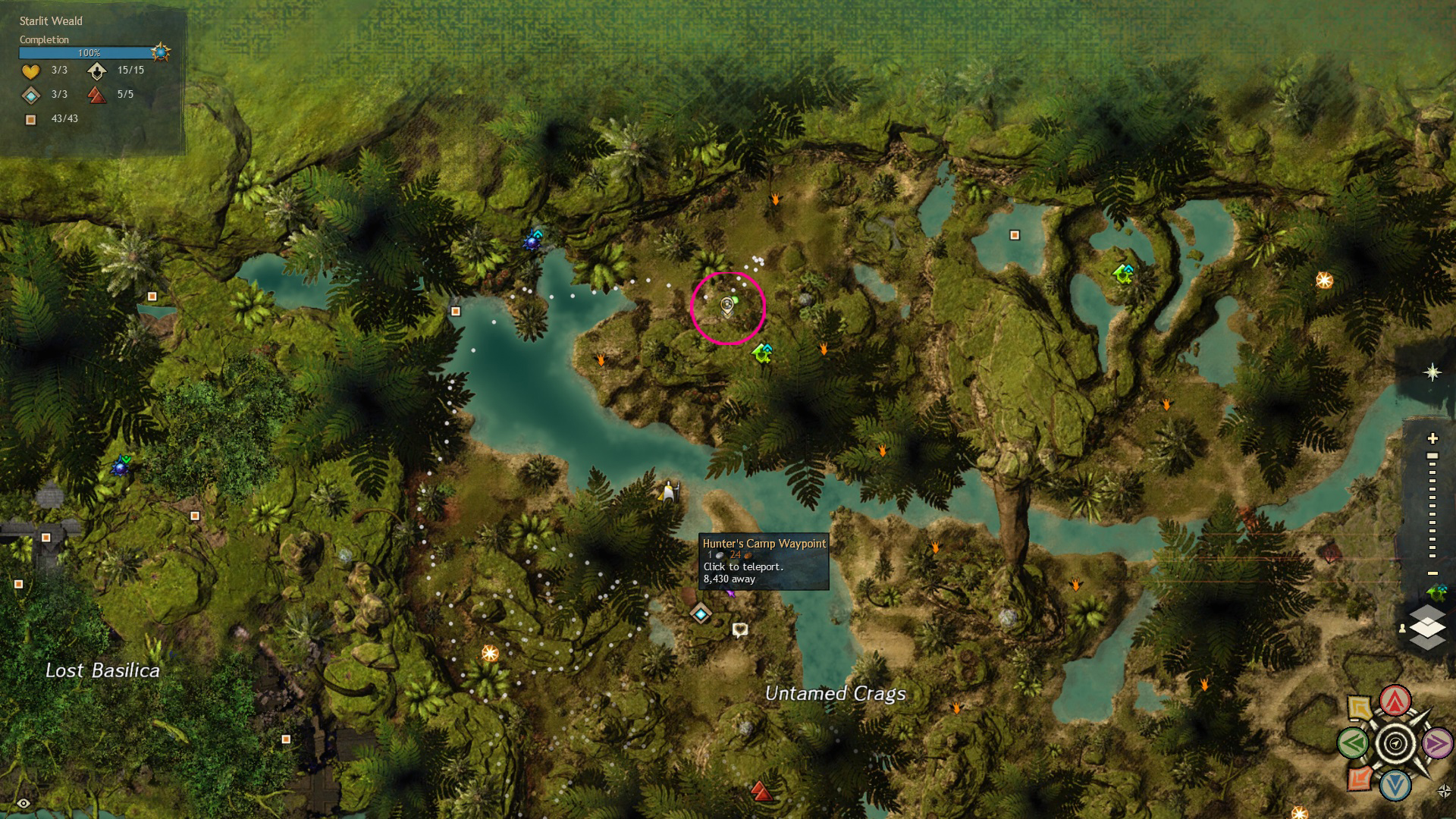Screen dimensions: 1456x819
Task: Open the stacked map floor selector
Action: coord(1426,627)
